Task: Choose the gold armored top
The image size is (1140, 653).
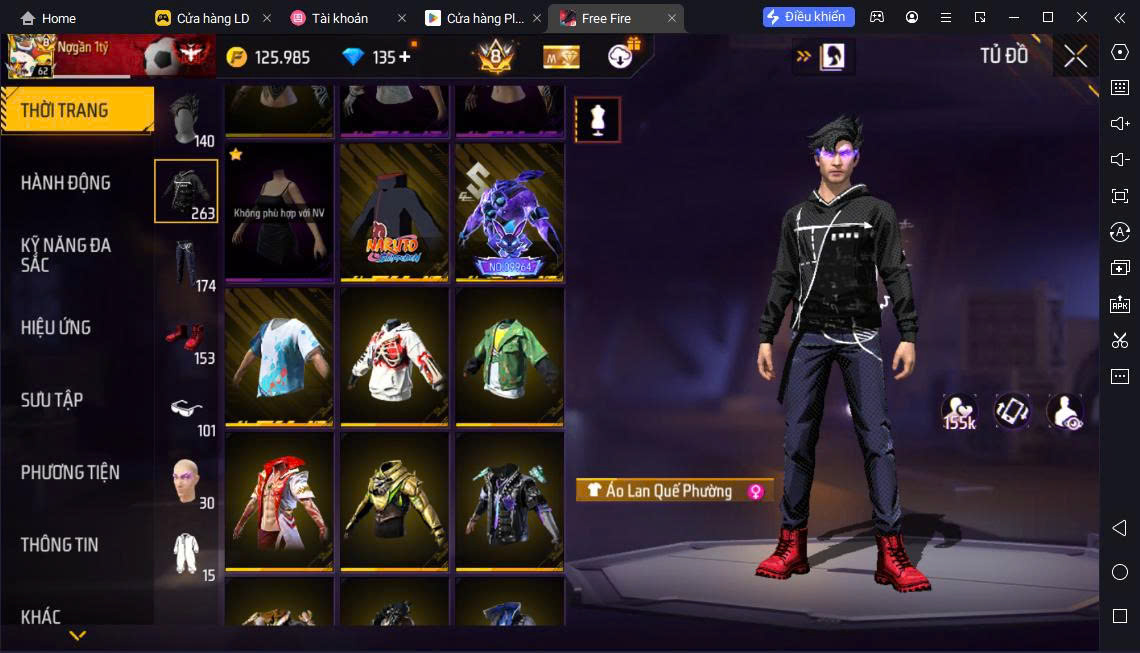Action: coord(394,500)
